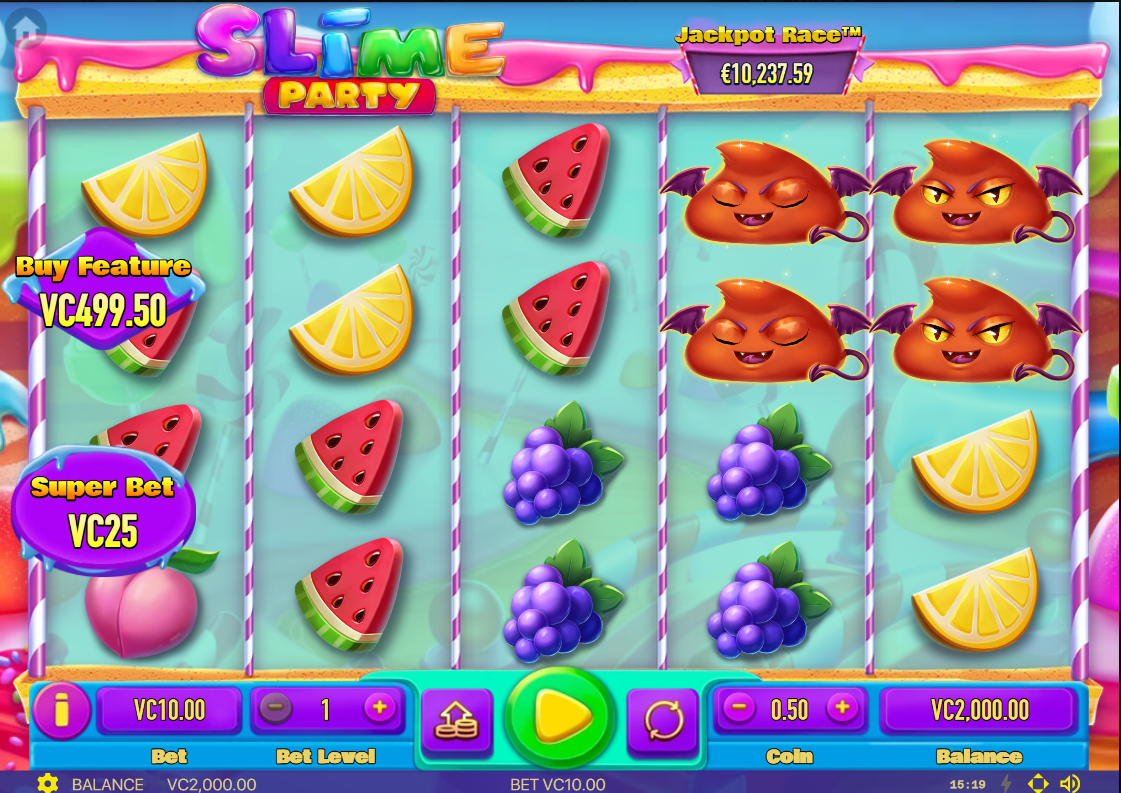Screen dimensions: 1121x793
Task: Open the Jackpot Race banner
Action: 767,60
